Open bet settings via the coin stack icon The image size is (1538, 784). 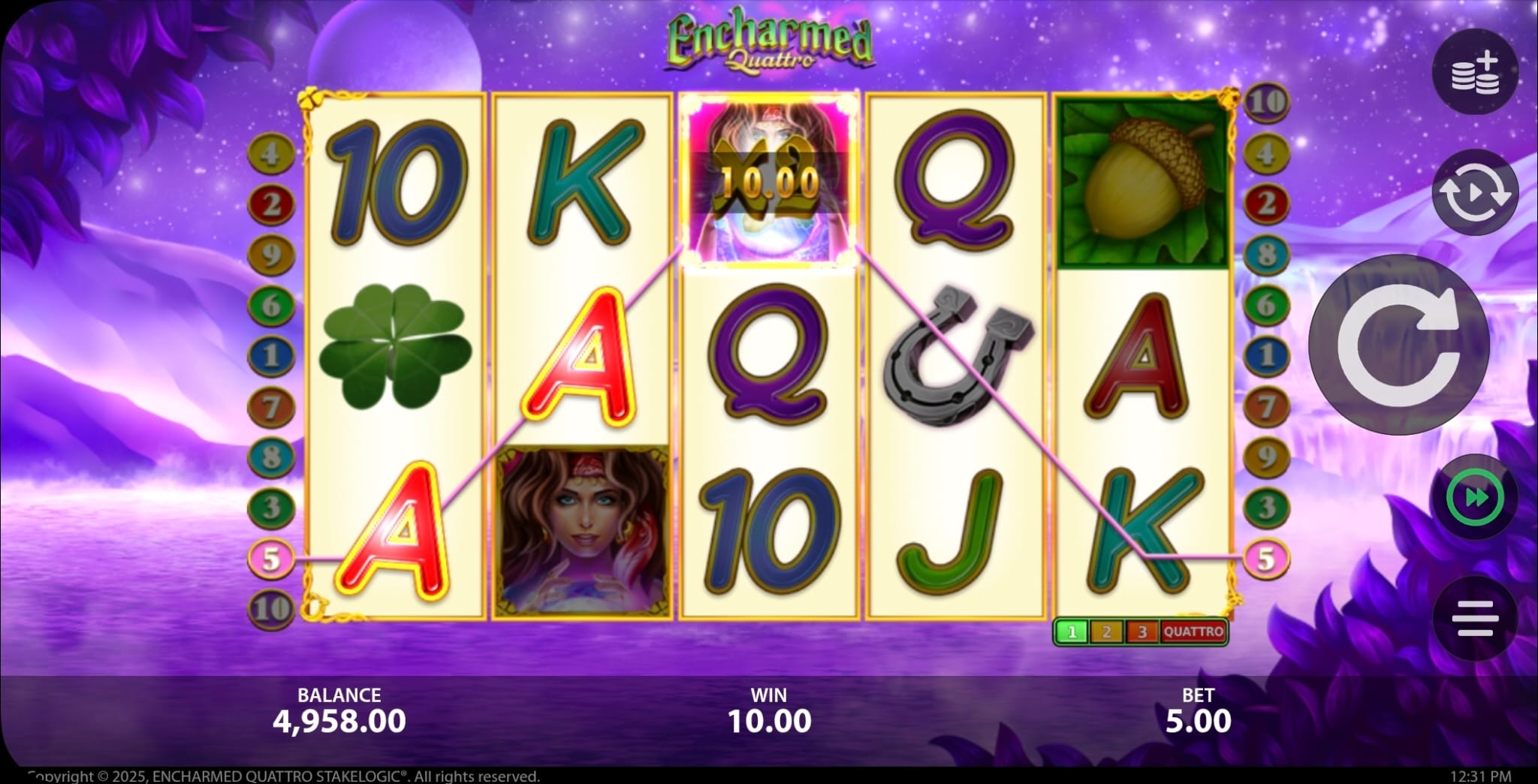pos(1475,73)
